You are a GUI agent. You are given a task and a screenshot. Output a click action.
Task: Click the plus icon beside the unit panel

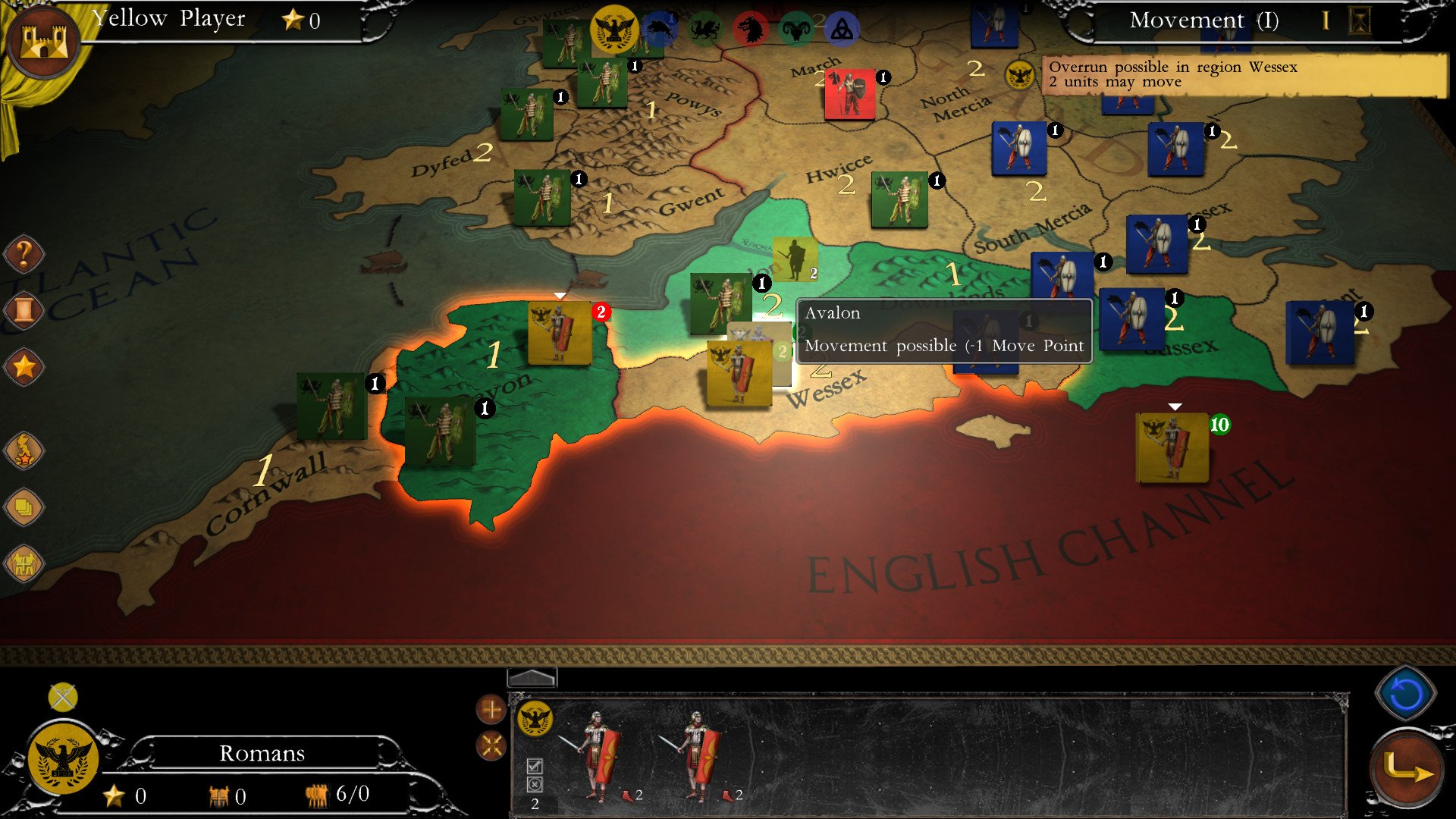(491, 711)
